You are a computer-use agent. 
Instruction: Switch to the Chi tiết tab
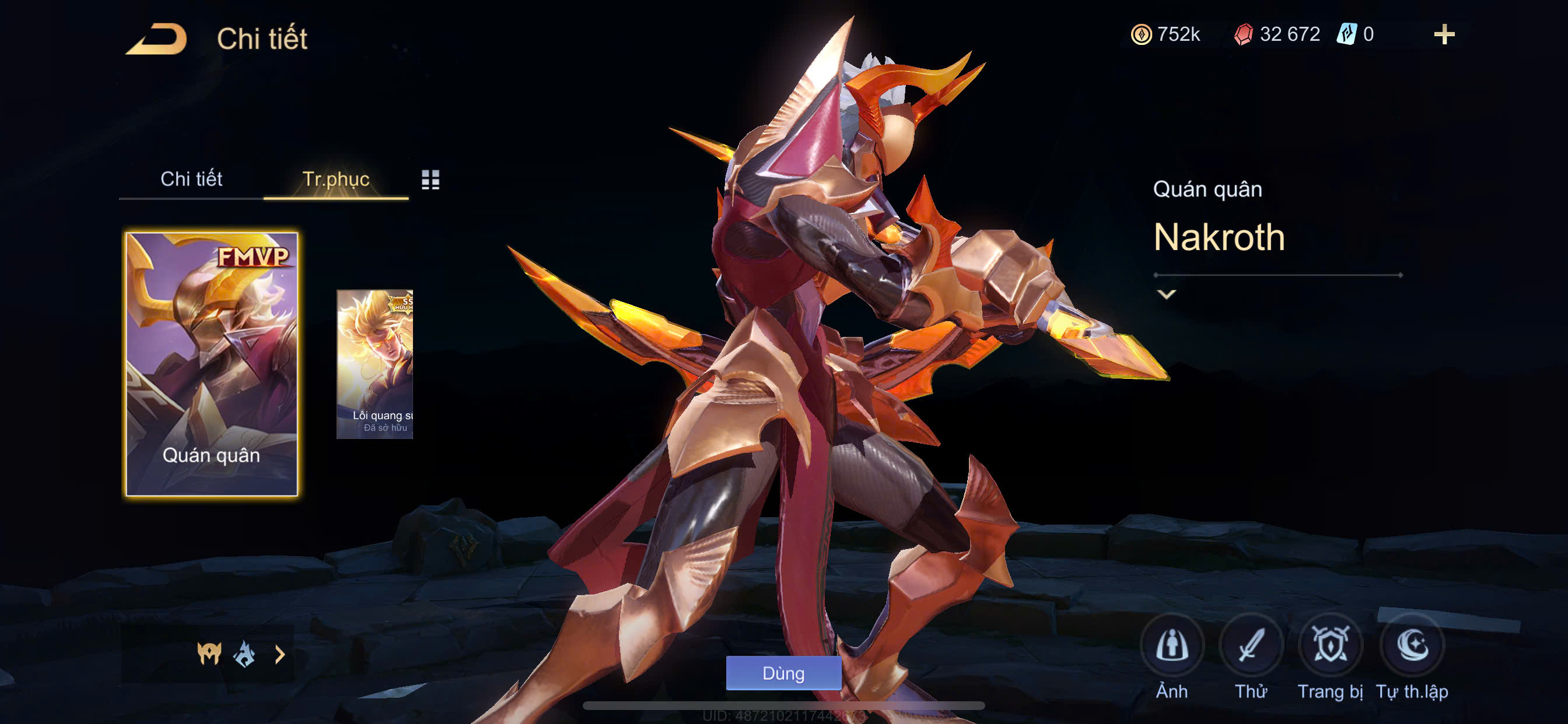point(191,179)
